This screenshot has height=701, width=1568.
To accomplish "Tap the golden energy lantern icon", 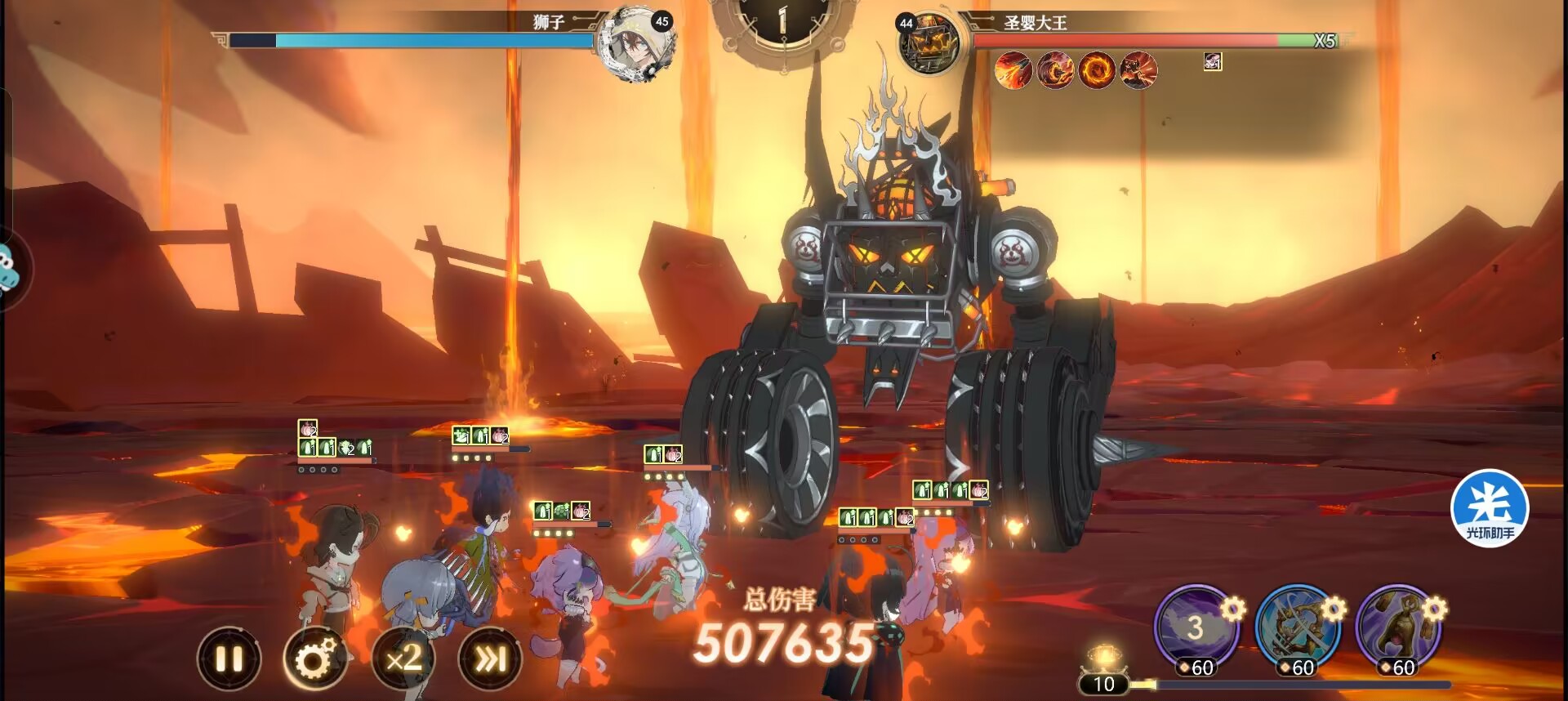I will (x=1103, y=658).
